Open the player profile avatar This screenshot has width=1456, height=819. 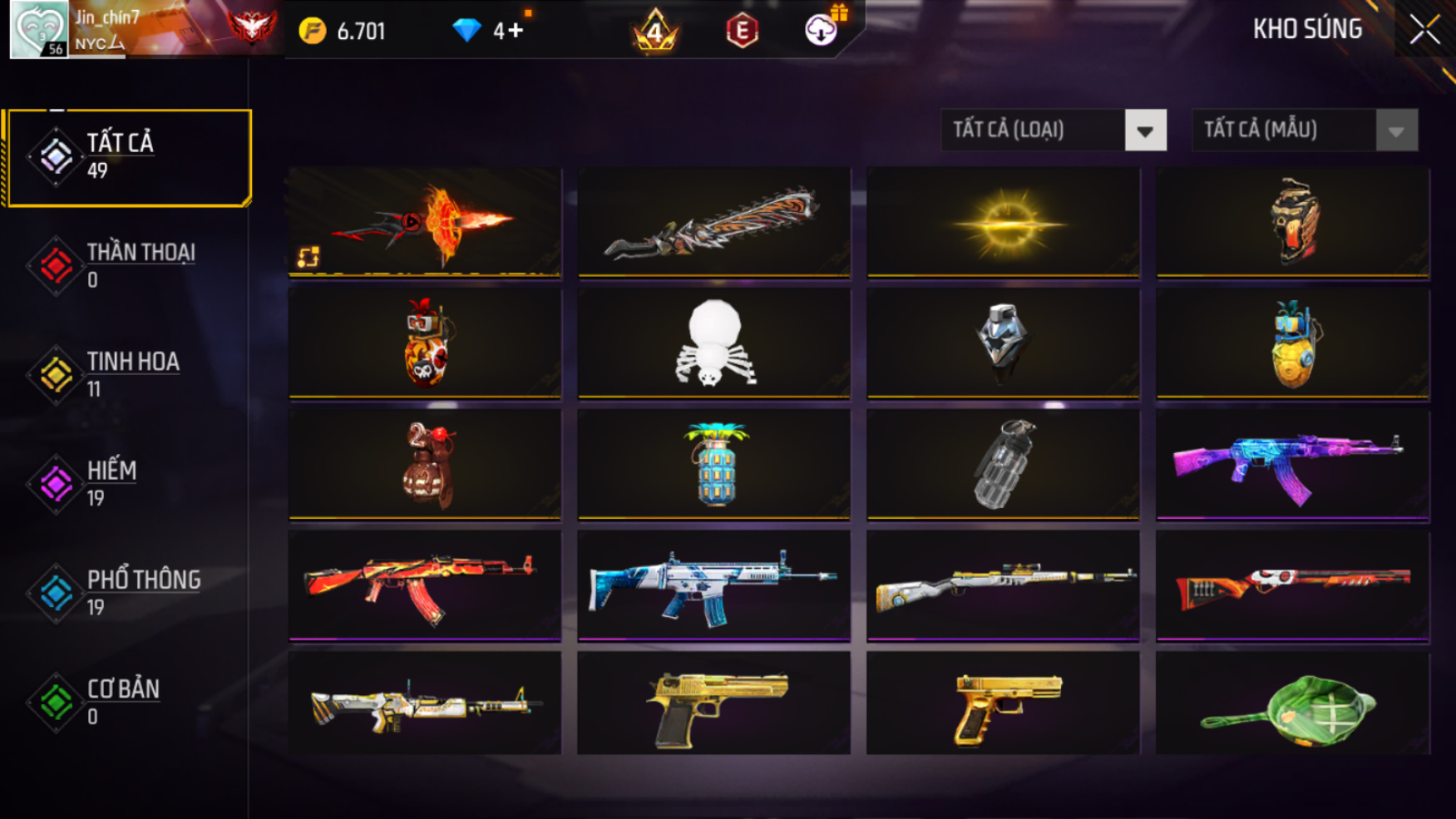click(38, 30)
